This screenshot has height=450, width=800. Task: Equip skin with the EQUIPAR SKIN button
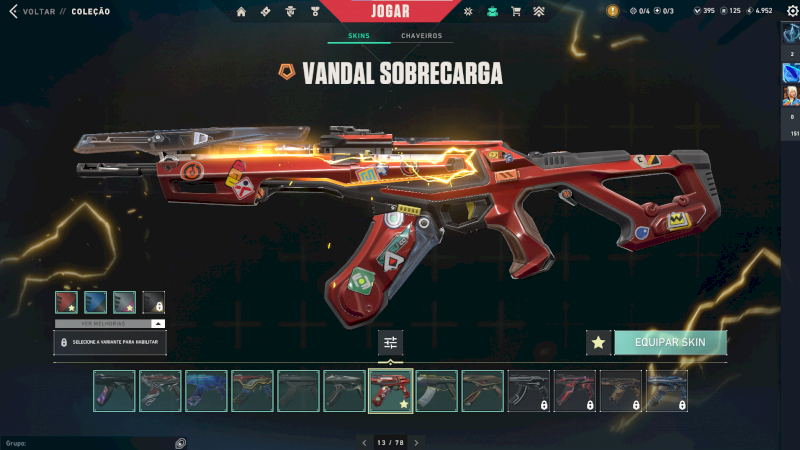click(x=670, y=342)
